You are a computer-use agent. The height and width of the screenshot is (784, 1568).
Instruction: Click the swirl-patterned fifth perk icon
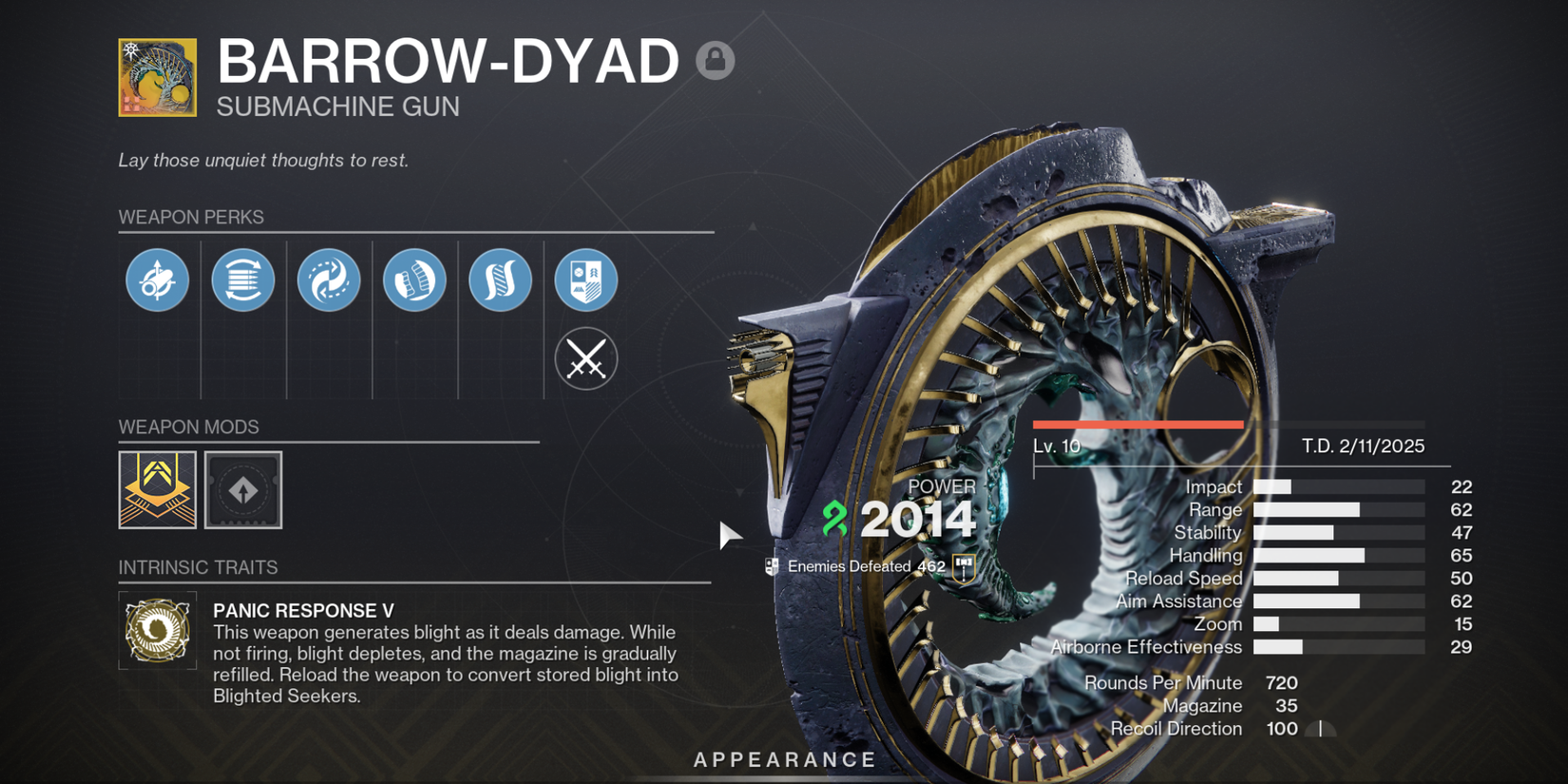coord(500,279)
